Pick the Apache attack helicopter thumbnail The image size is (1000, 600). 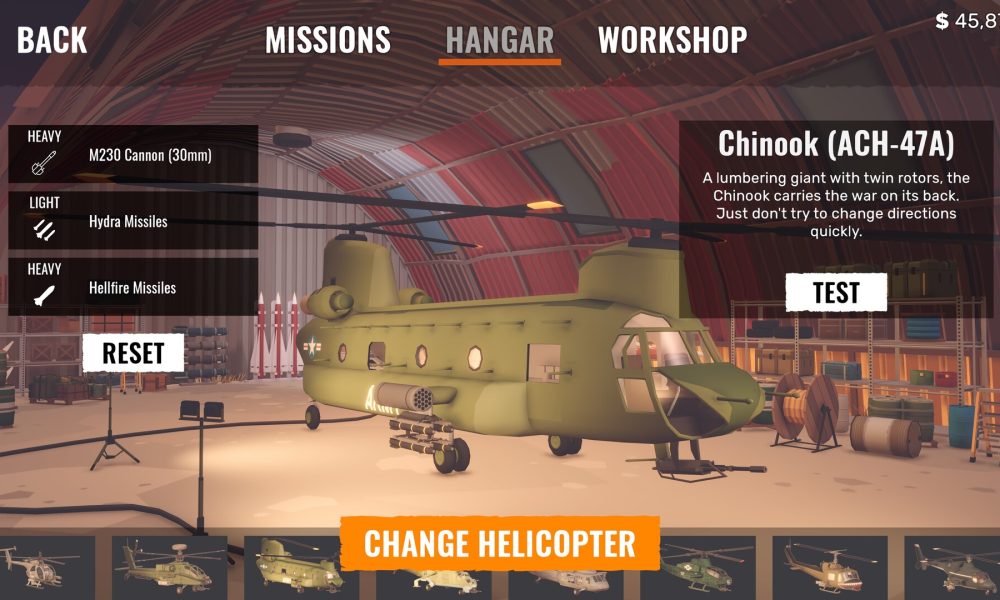168,569
